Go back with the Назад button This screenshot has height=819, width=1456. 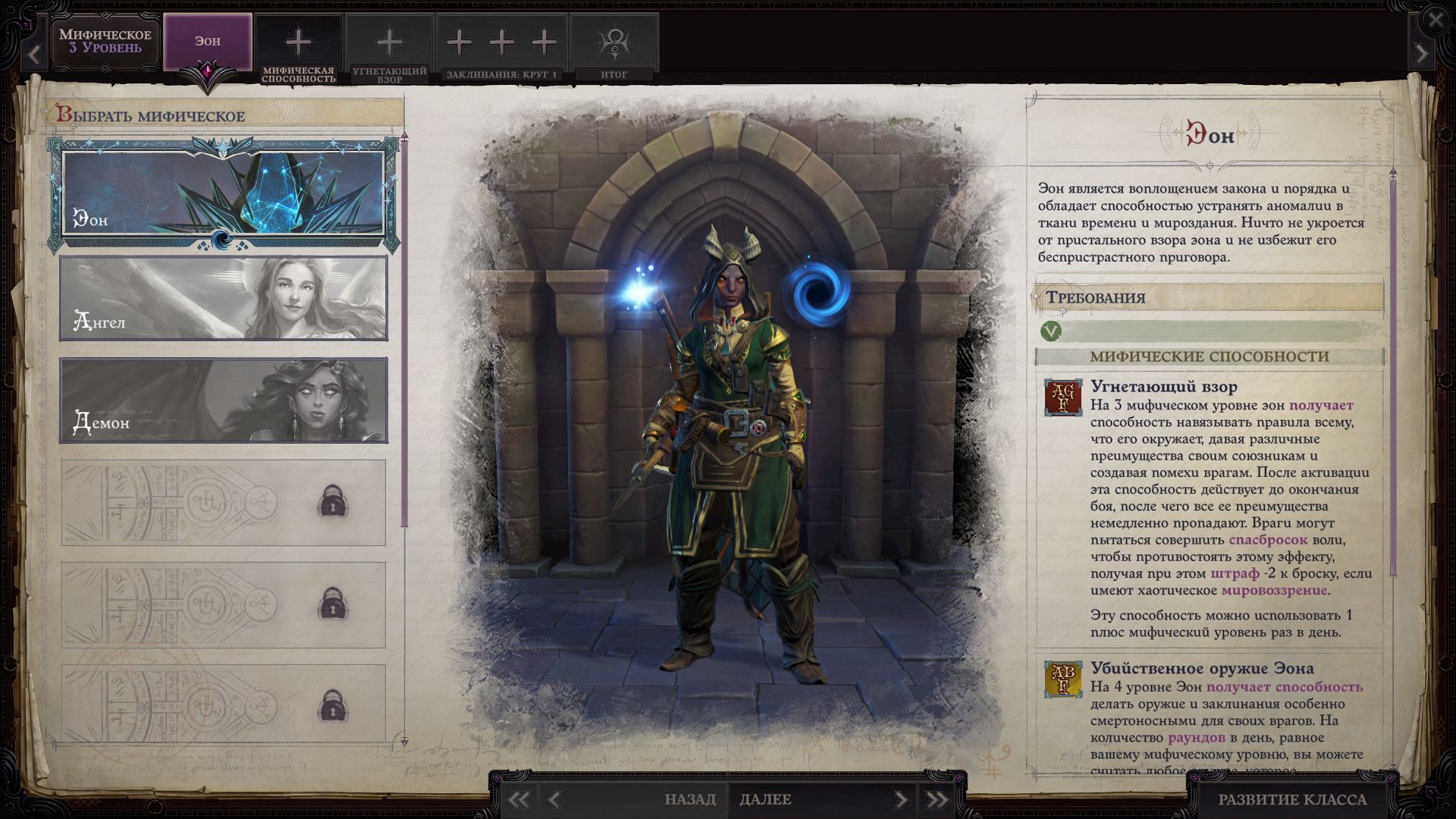click(690, 799)
